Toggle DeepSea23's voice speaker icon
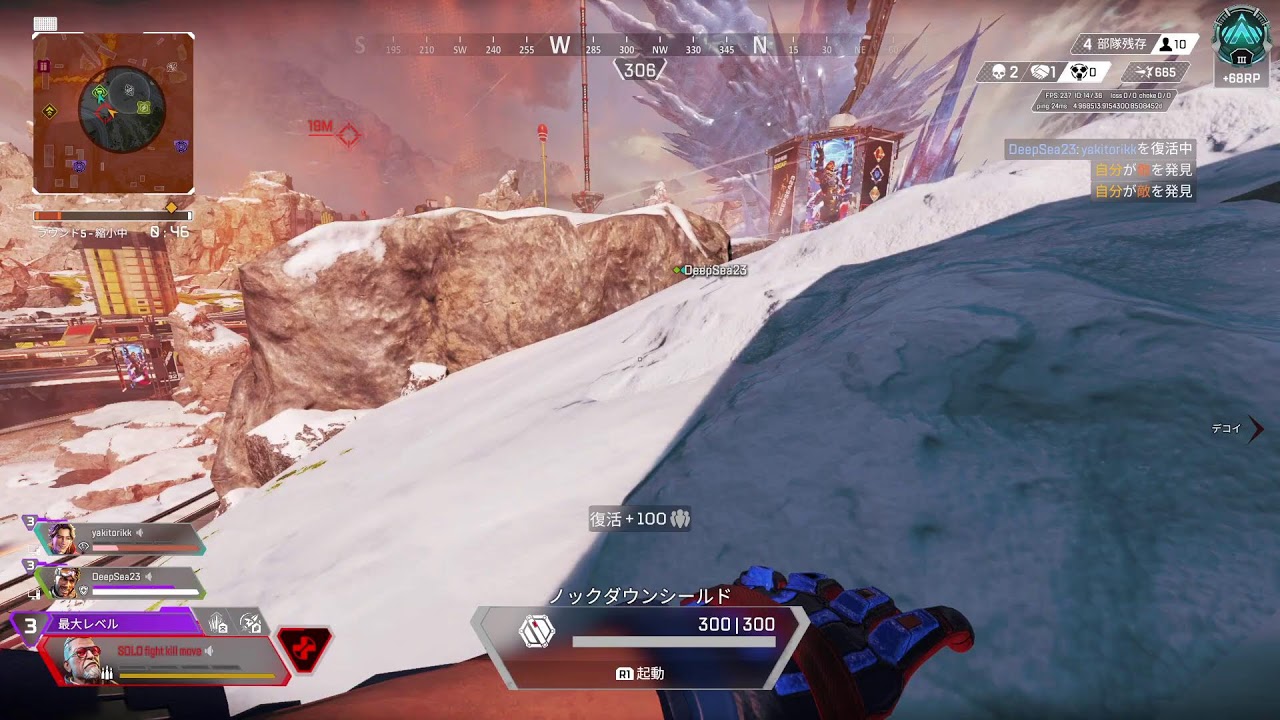The width and height of the screenshot is (1280, 720). tap(149, 577)
